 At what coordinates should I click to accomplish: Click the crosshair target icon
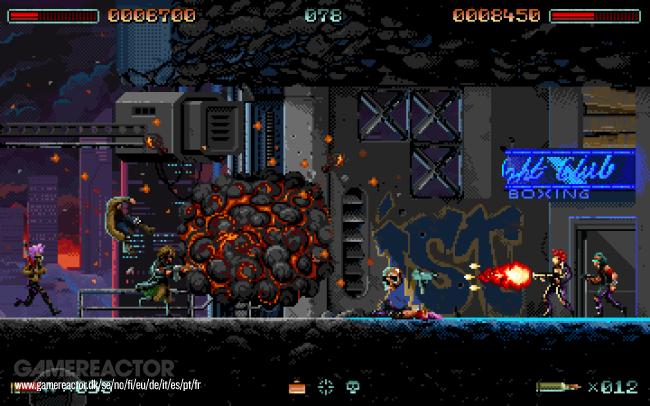pyautogui.click(x=325, y=386)
